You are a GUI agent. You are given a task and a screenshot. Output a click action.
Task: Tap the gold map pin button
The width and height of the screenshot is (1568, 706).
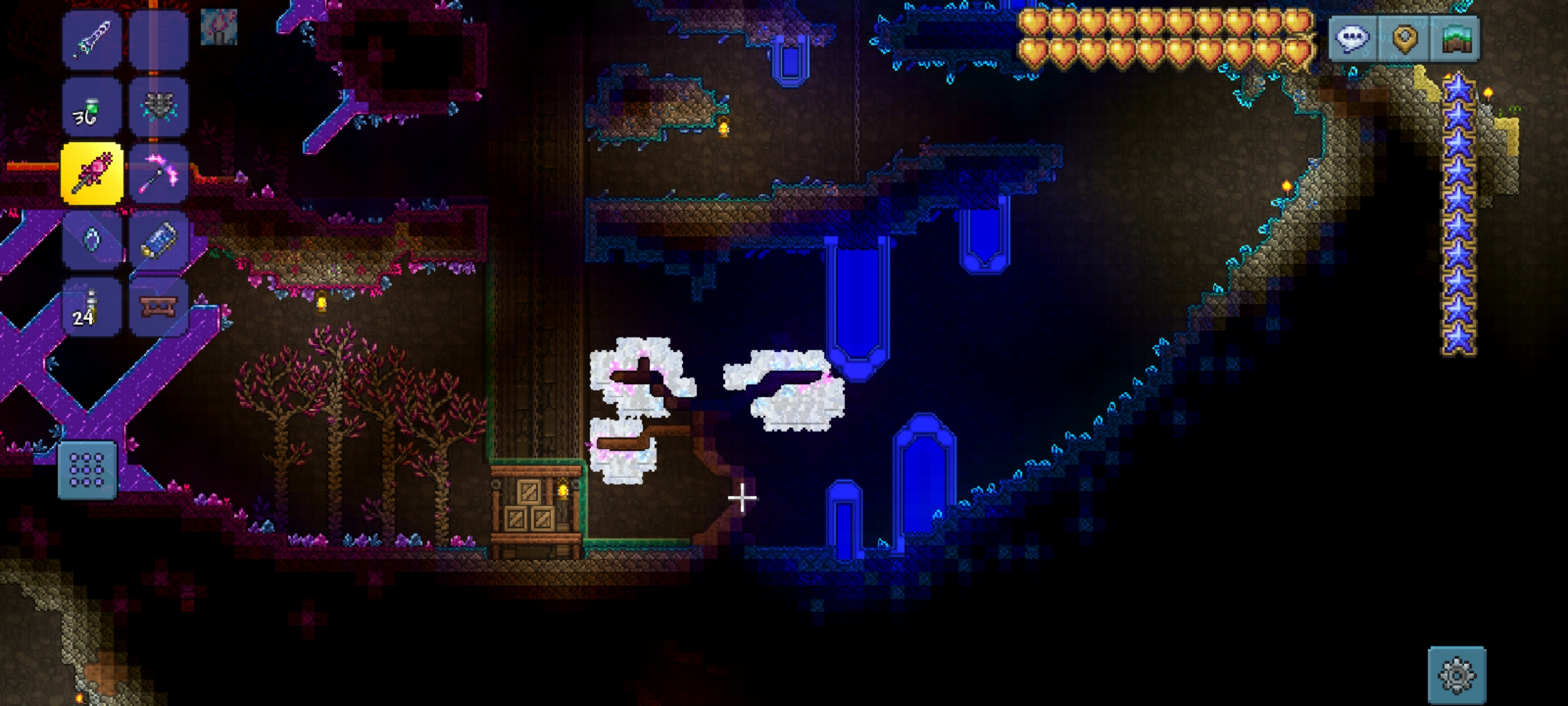pyautogui.click(x=1404, y=39)
